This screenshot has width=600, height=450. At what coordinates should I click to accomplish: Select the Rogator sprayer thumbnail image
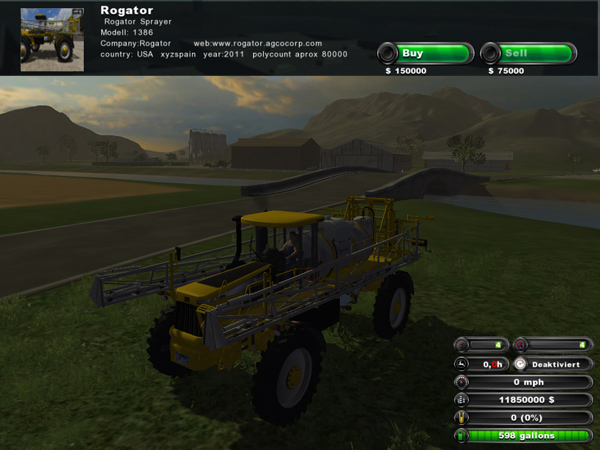[52, 38]
